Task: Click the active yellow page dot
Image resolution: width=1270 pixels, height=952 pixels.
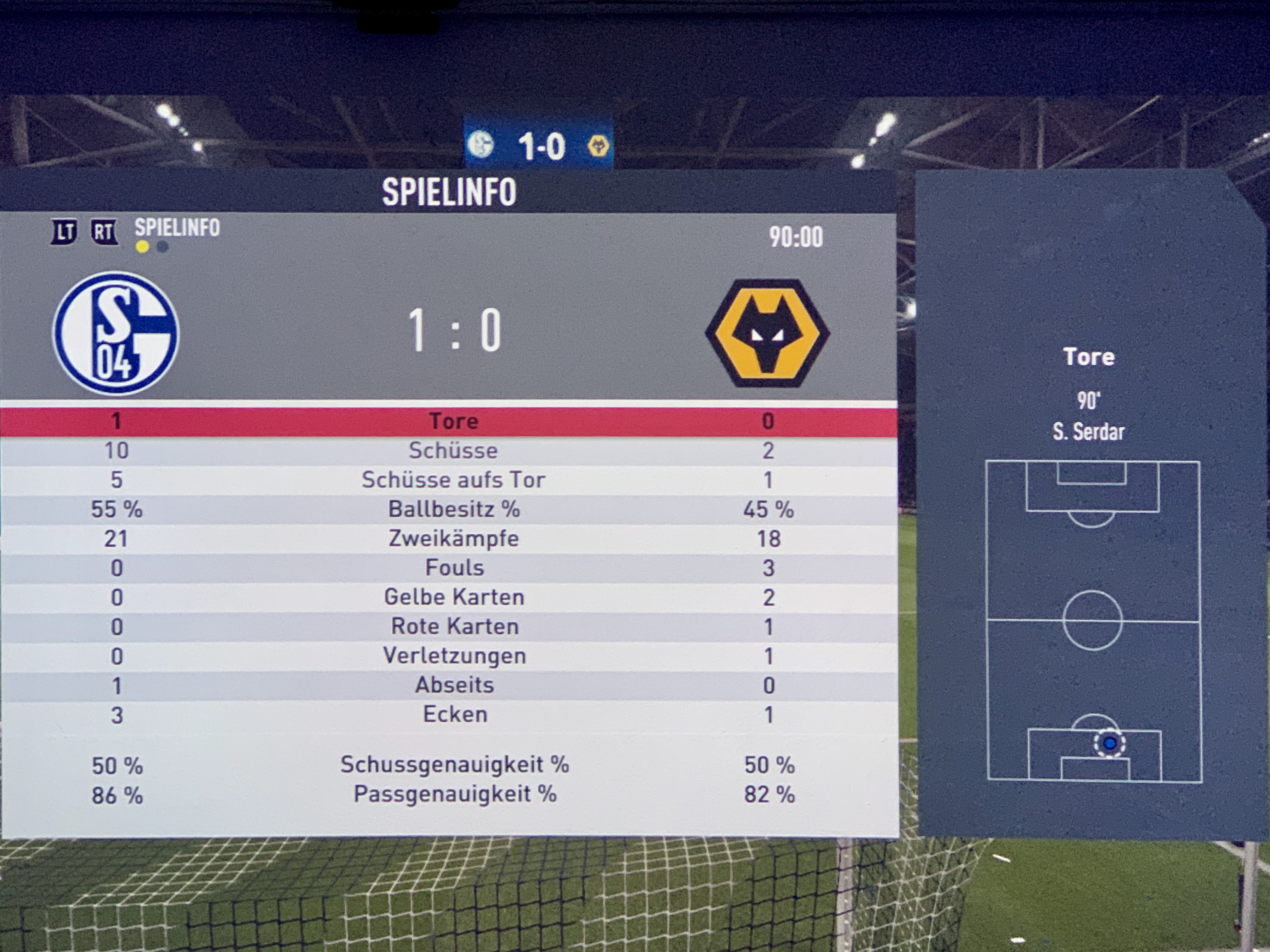Action: [x=142, y=247]
